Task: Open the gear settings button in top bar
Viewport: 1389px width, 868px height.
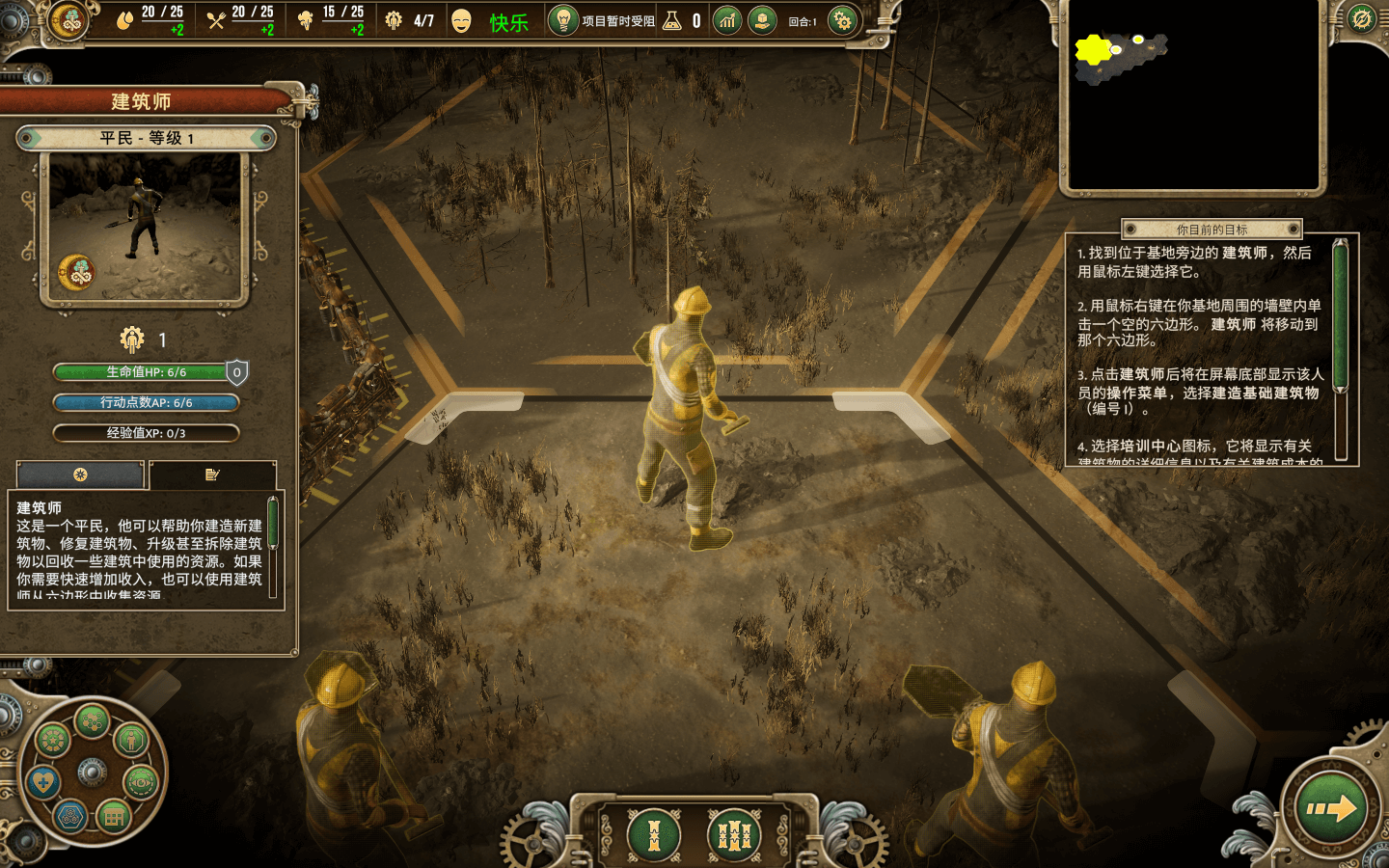Action: click(842, 20)
